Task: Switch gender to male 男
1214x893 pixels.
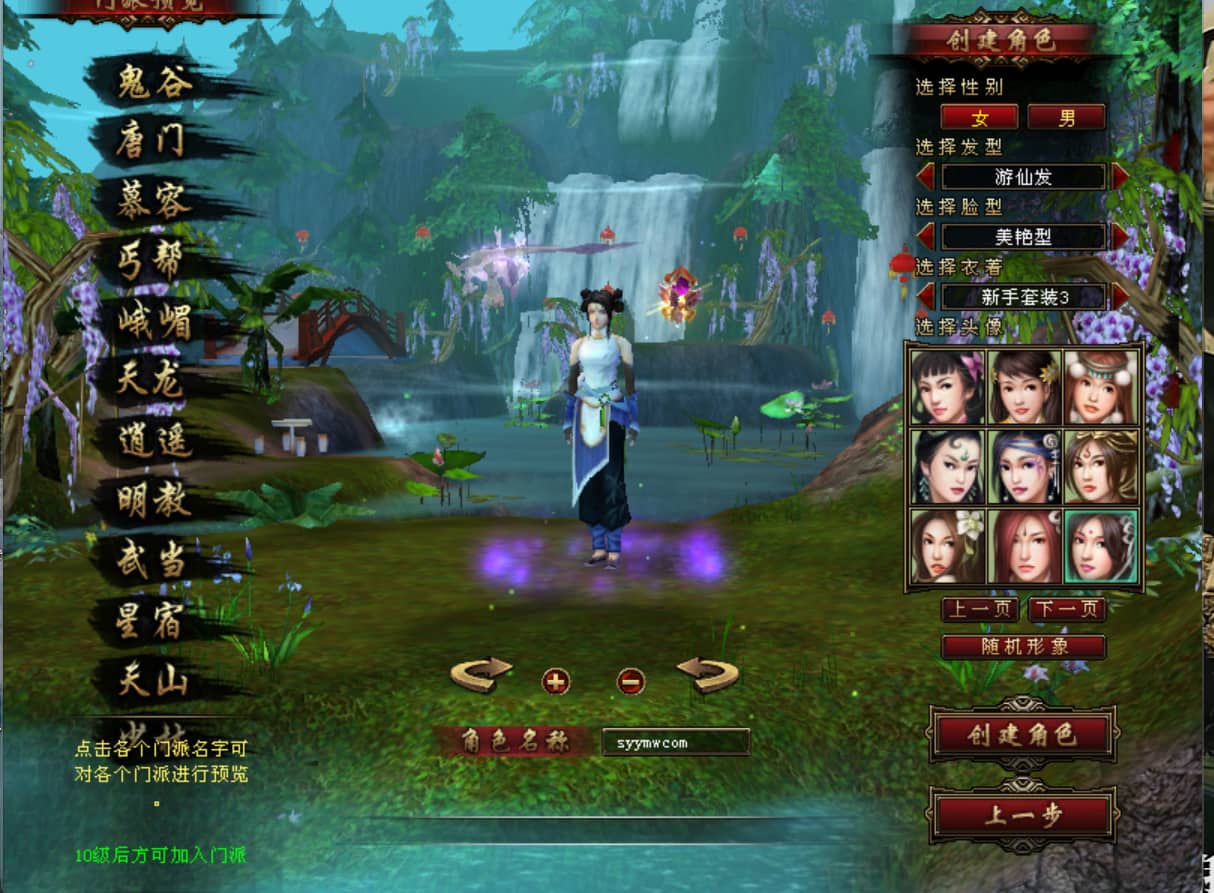Action: 1066,117
